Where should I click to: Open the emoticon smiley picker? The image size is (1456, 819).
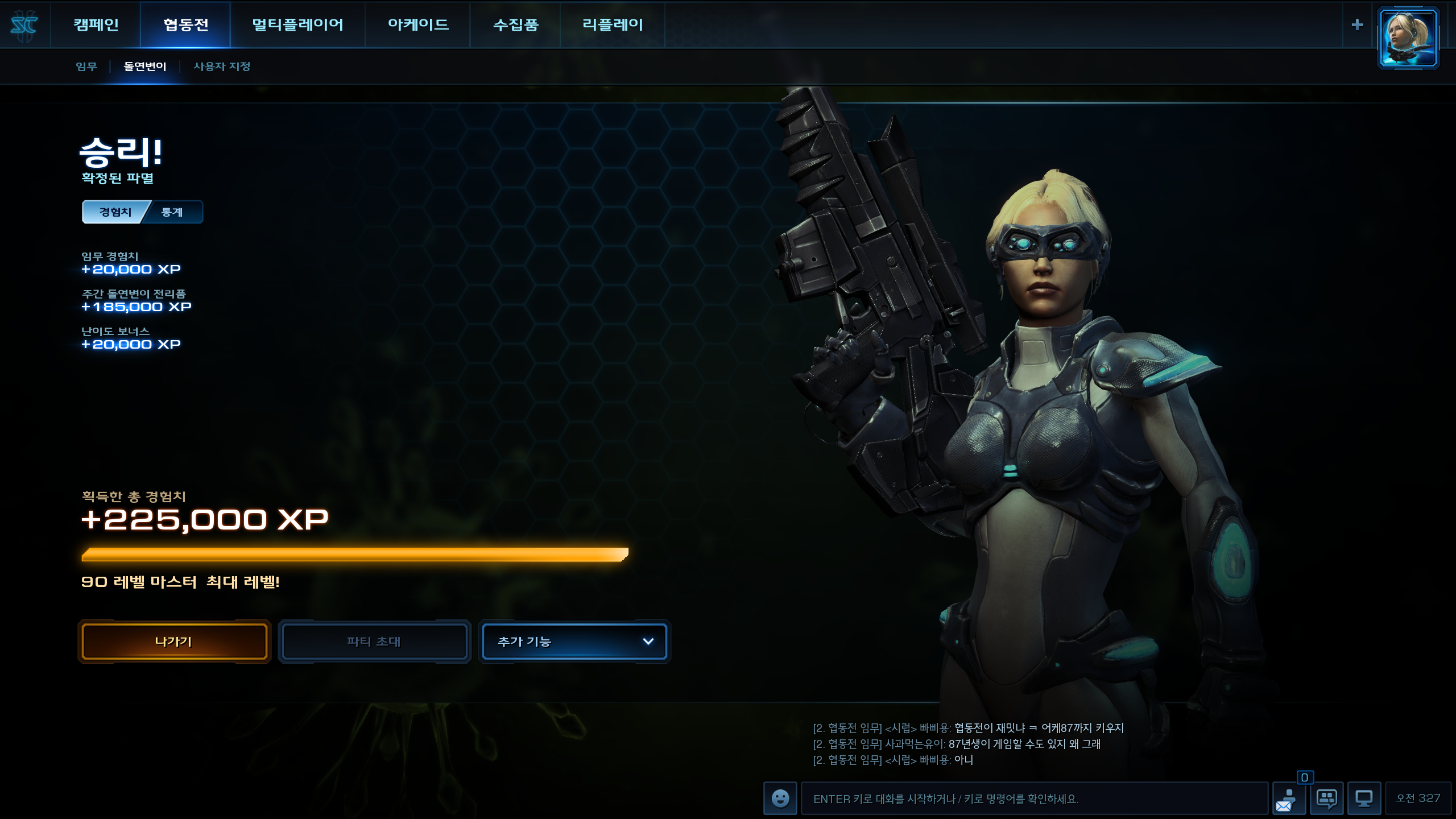780,799
